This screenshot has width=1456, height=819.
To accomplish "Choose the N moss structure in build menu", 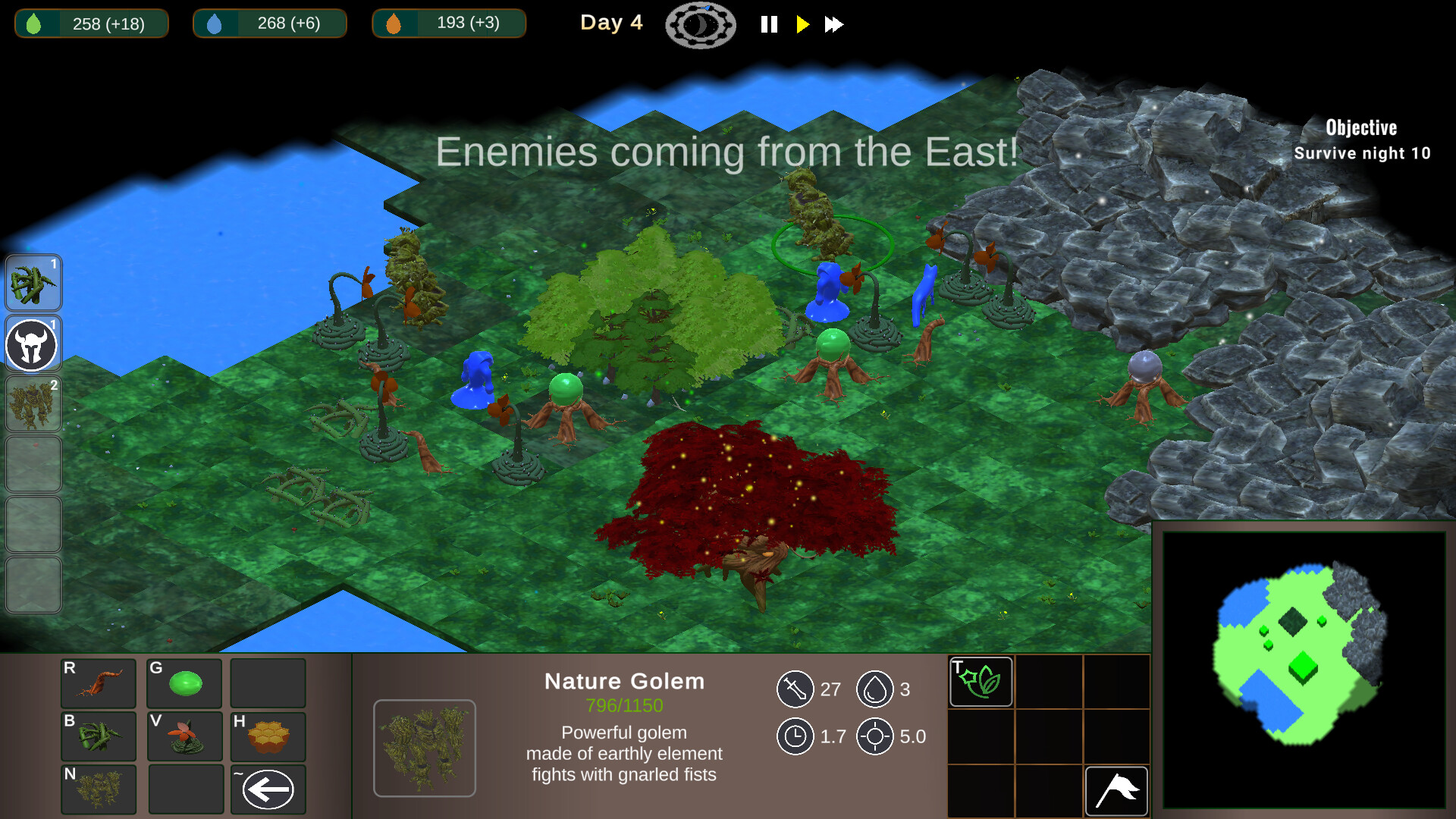I will pos(98,789).
